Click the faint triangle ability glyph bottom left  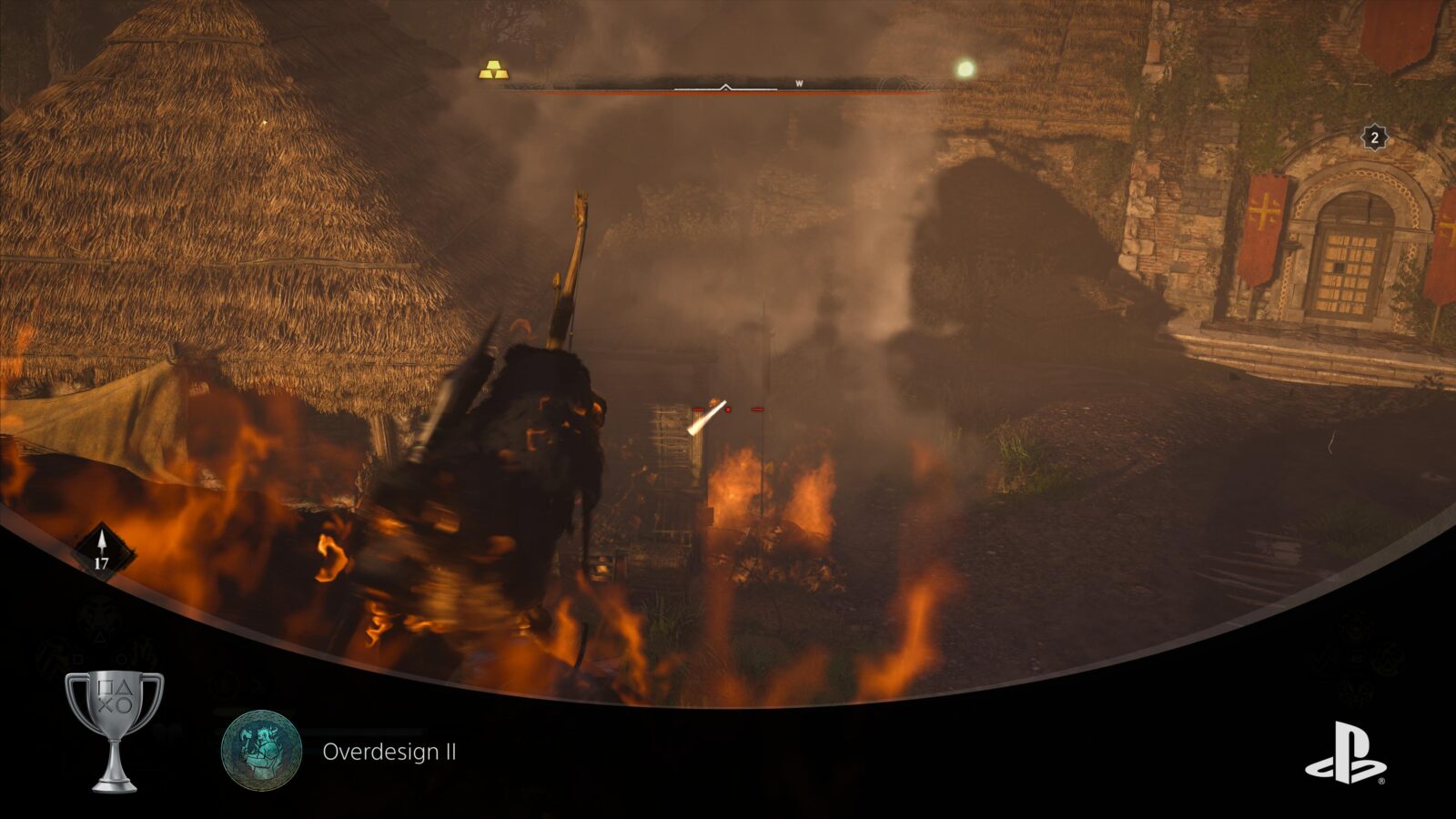point(99,637)
